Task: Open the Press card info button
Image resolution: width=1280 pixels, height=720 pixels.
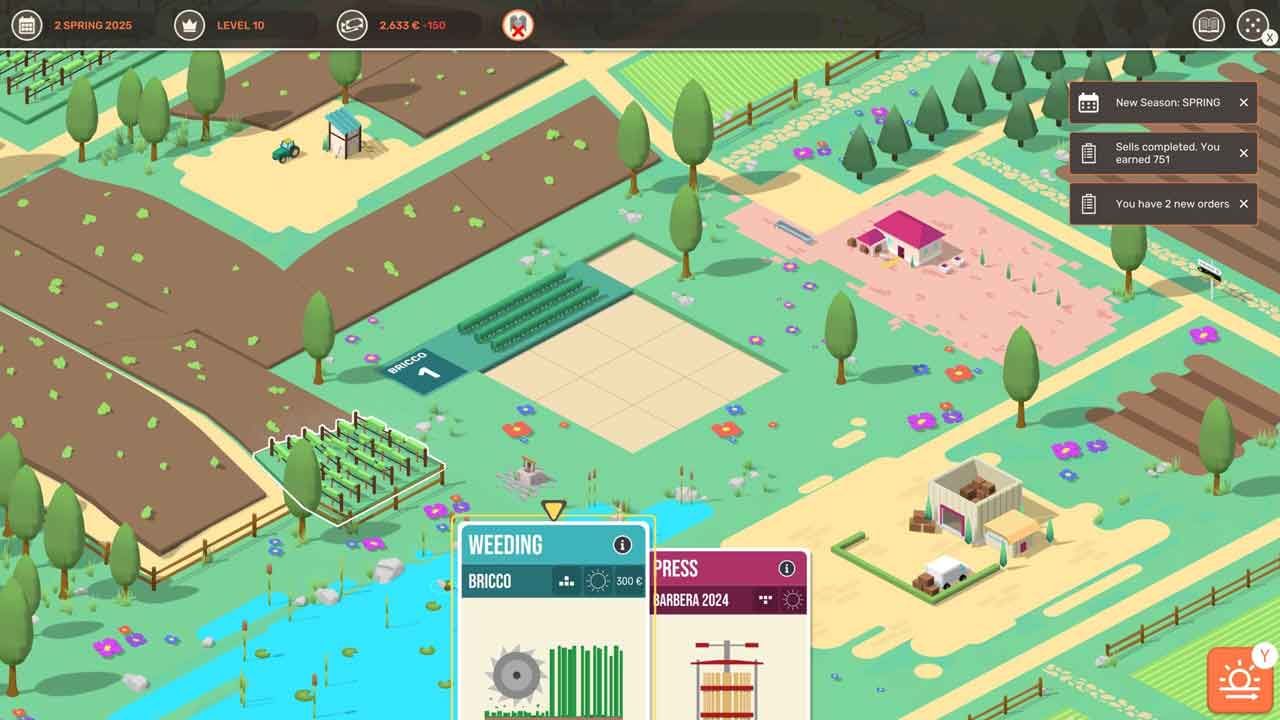Action: pos(787,569)
